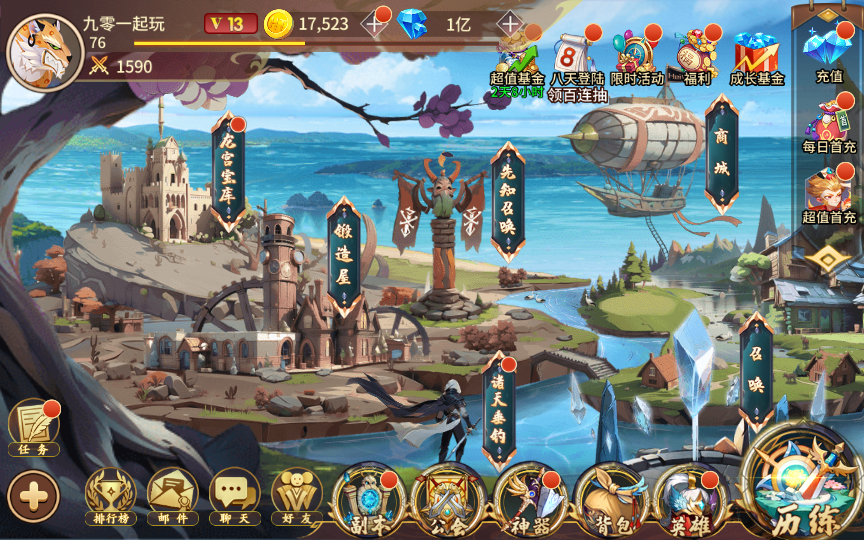
Task: Open the 背包 backpack inventory
Action: [x=611, y=497]
